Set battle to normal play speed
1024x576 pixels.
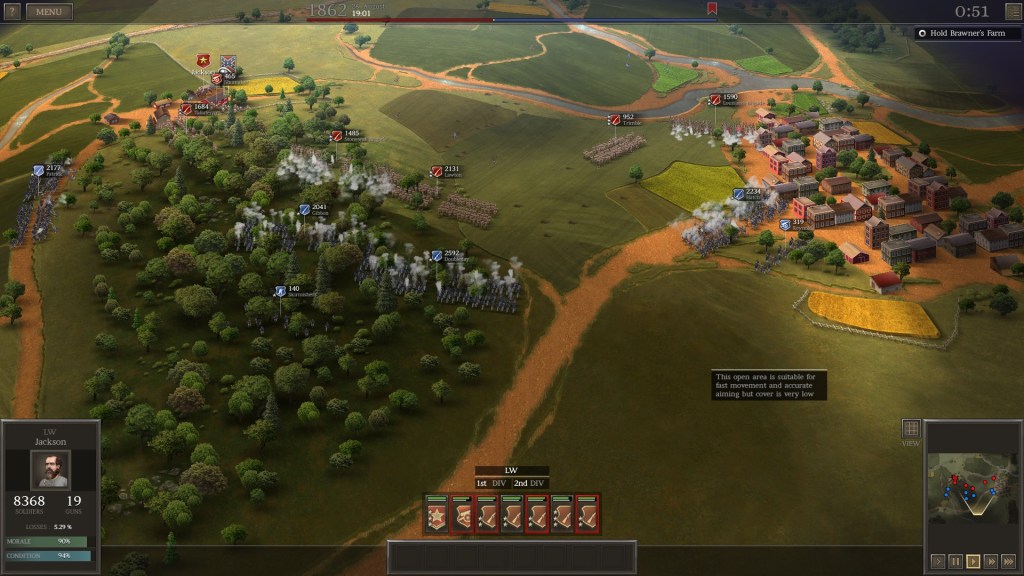click(x=973, y=561)
